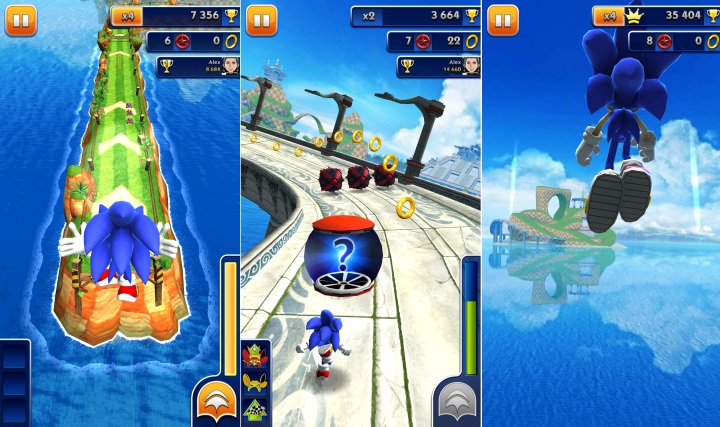Open Alex's 8 684 friend score panel

pos(198,66)
